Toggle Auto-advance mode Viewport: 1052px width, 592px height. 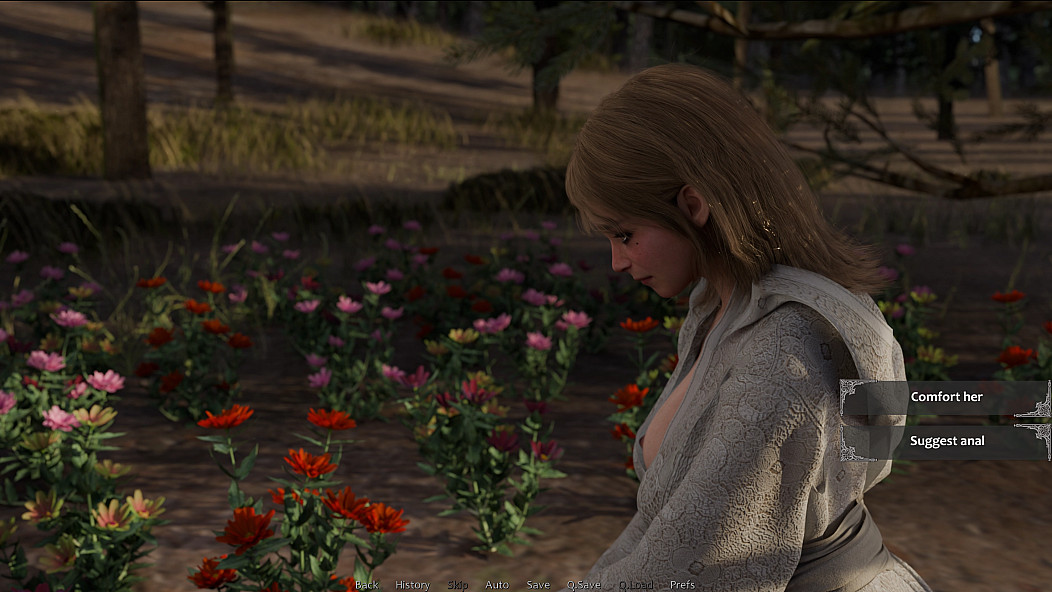coord(497,585)
